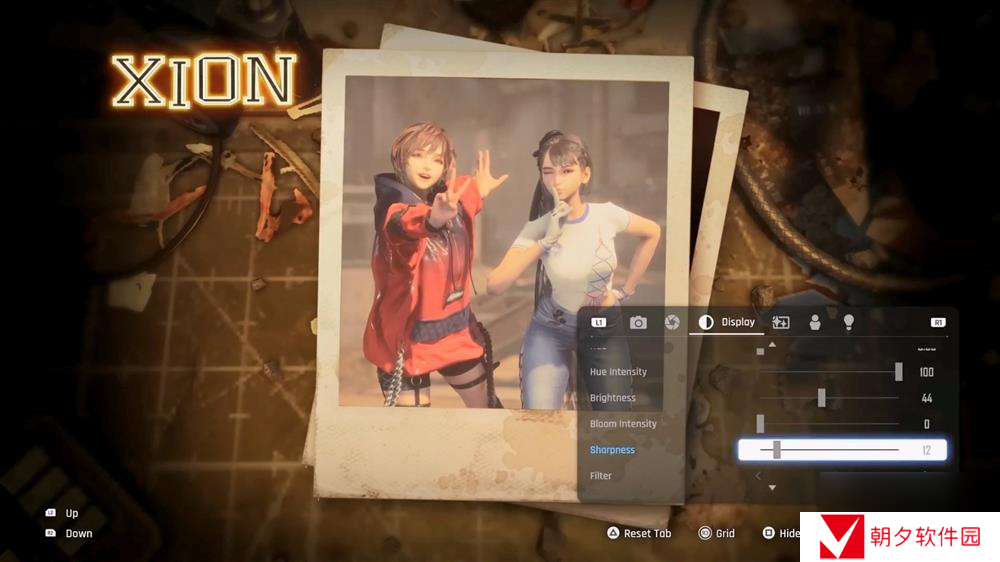
Task: Click the settings list down arrow
Action: coord(772,488)
